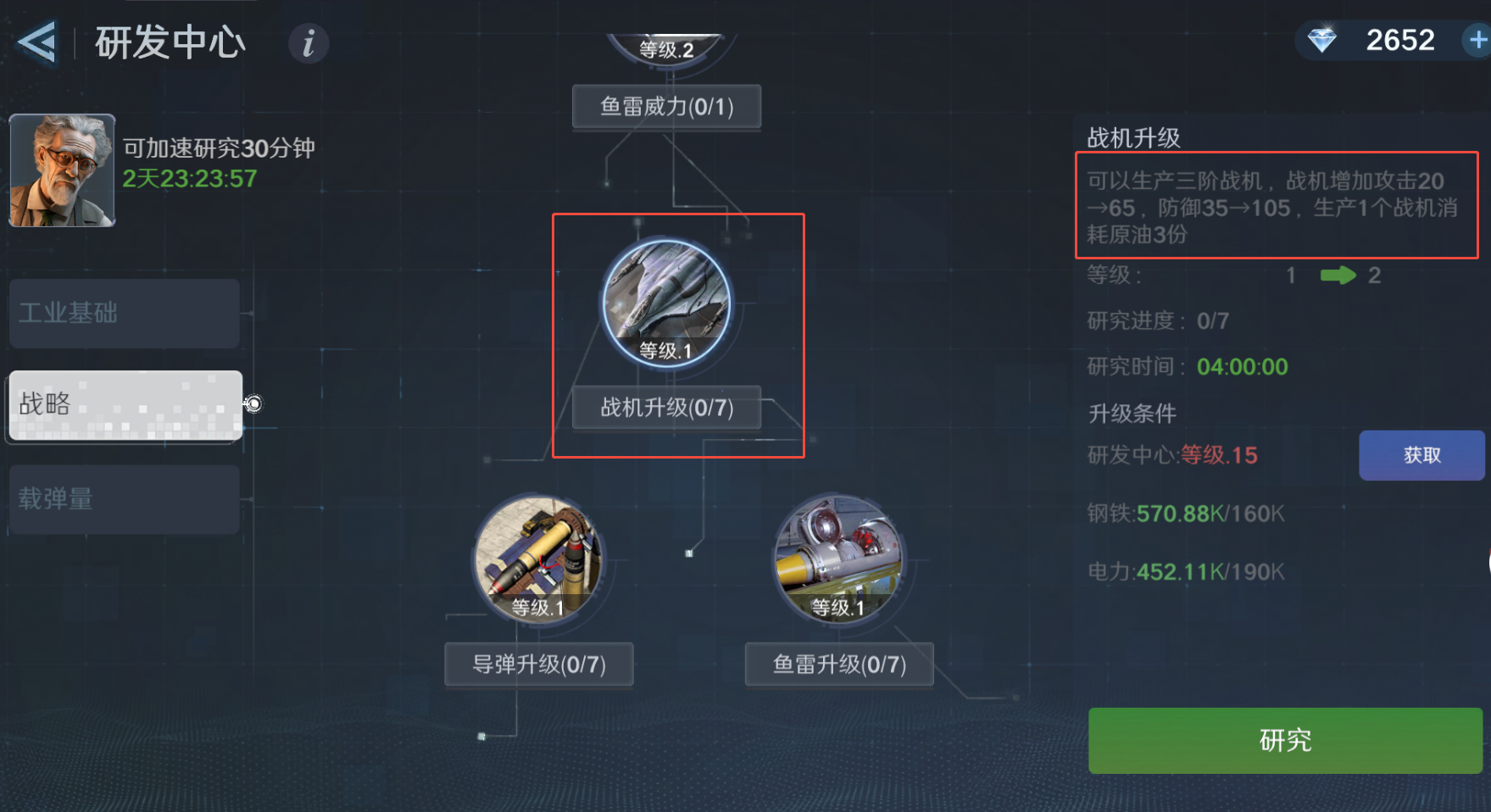Tap the 导弹升级(0/7) label

[538, 664]
